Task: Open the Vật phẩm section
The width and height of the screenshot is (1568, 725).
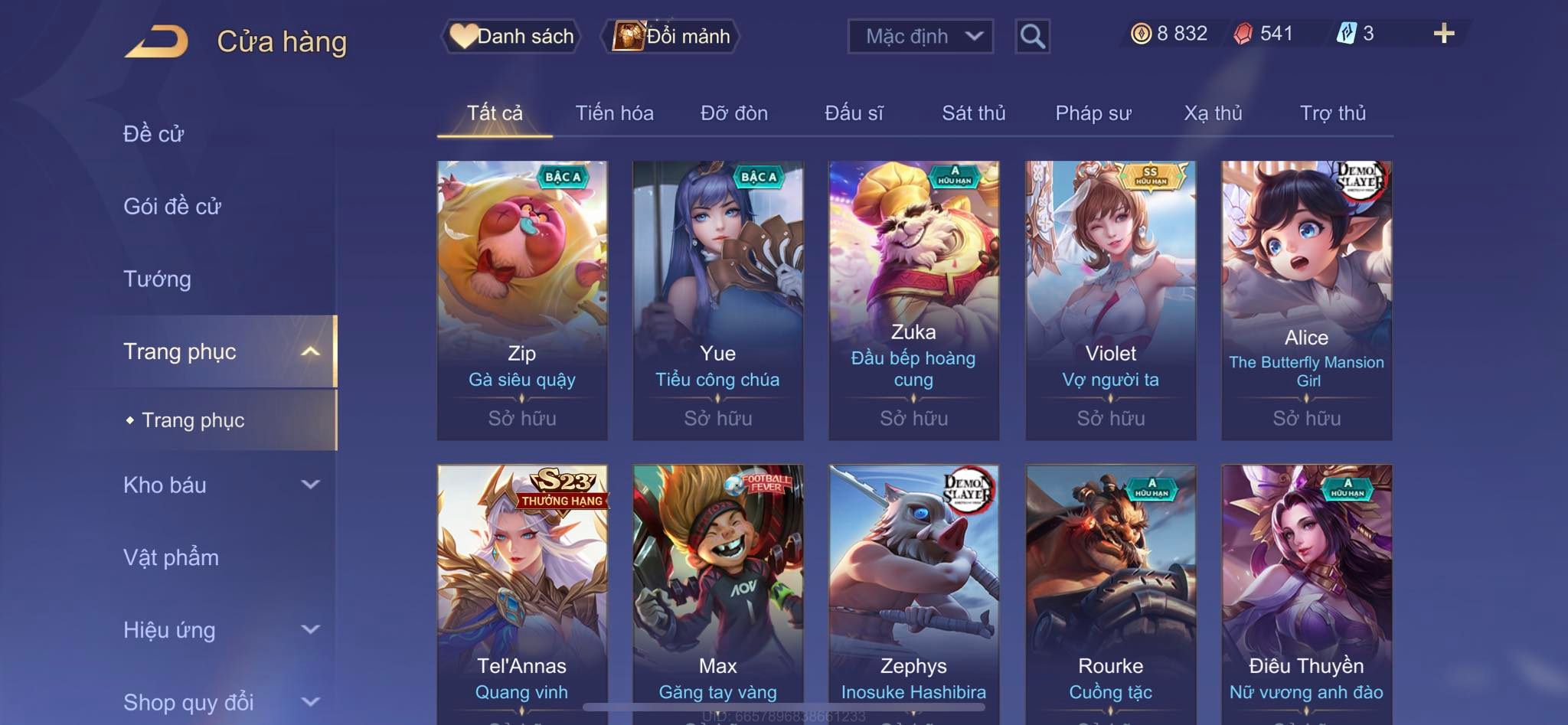Action: pyautogui.click(x=171, y=557)
